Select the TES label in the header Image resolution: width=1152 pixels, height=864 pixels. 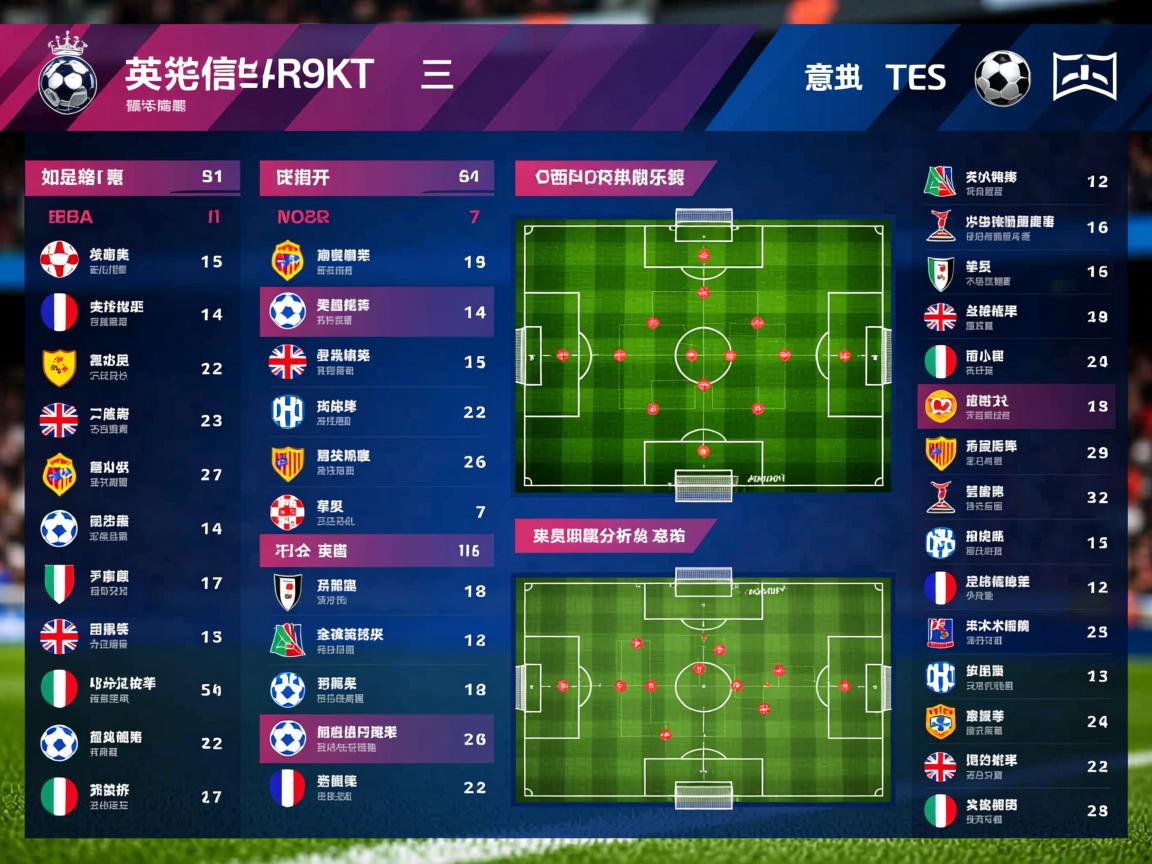915,77
